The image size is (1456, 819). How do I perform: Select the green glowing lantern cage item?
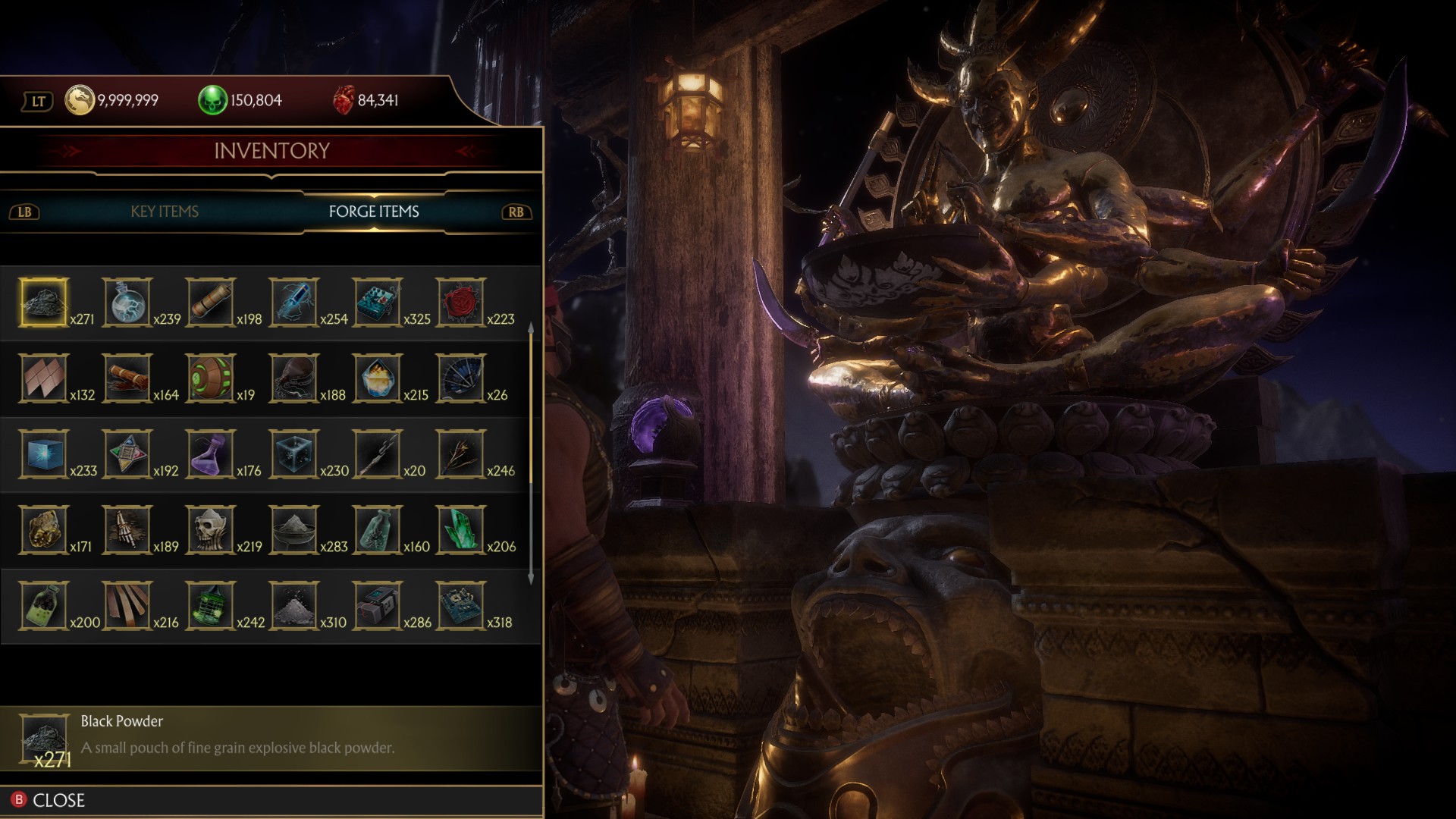(x=210, y=606)
